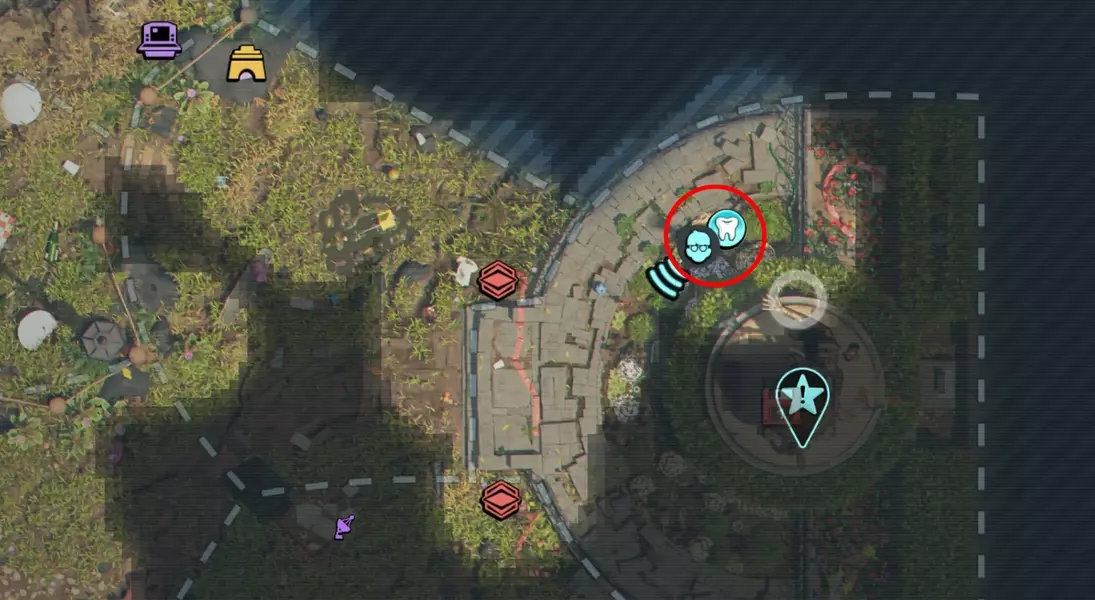This screenshot has width=1095, height=600.
Task: Click the purple satellite dish marker
Action: click(x=345, y=525)
